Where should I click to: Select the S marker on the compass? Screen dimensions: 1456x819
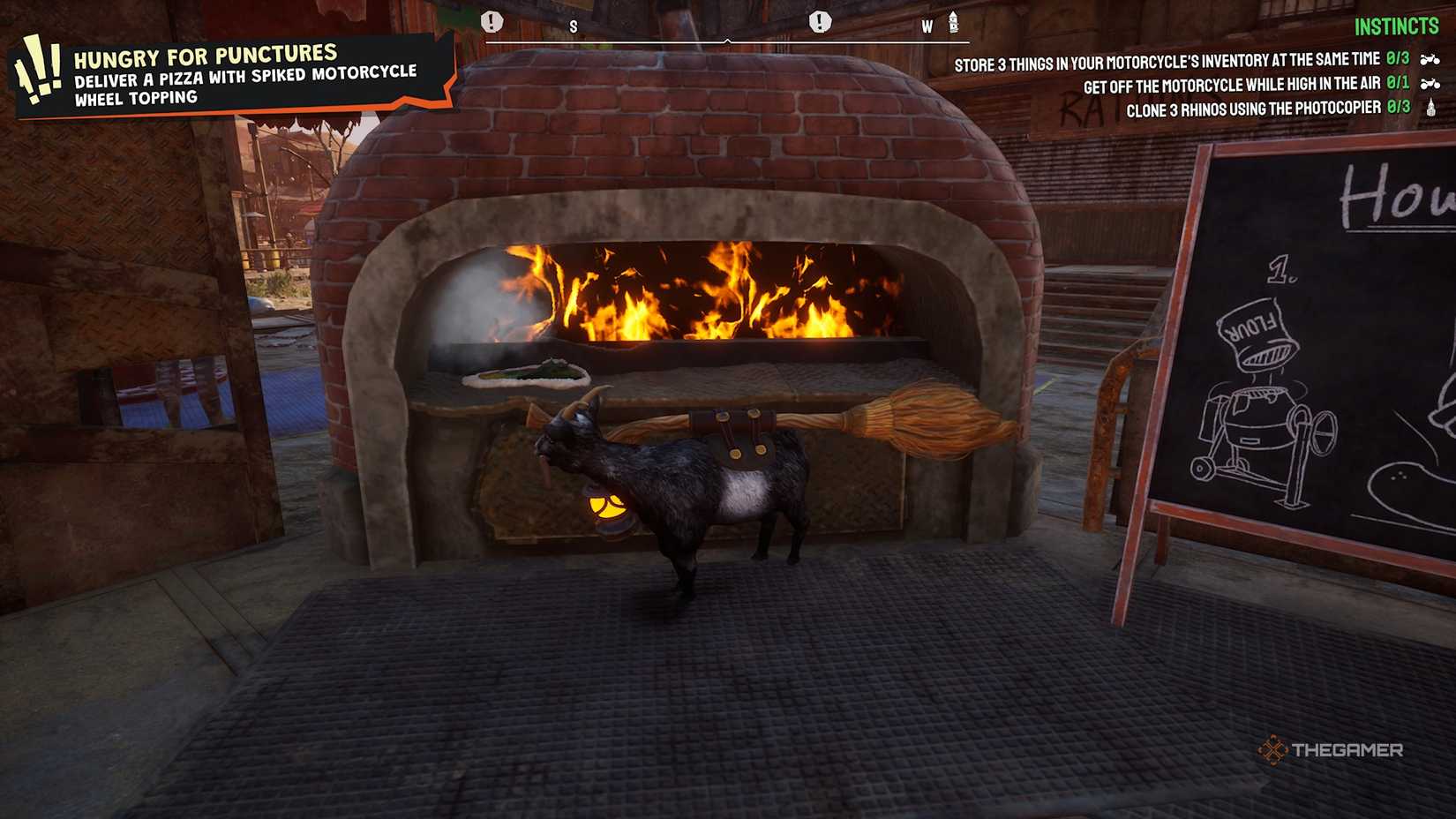pos(573,26)
